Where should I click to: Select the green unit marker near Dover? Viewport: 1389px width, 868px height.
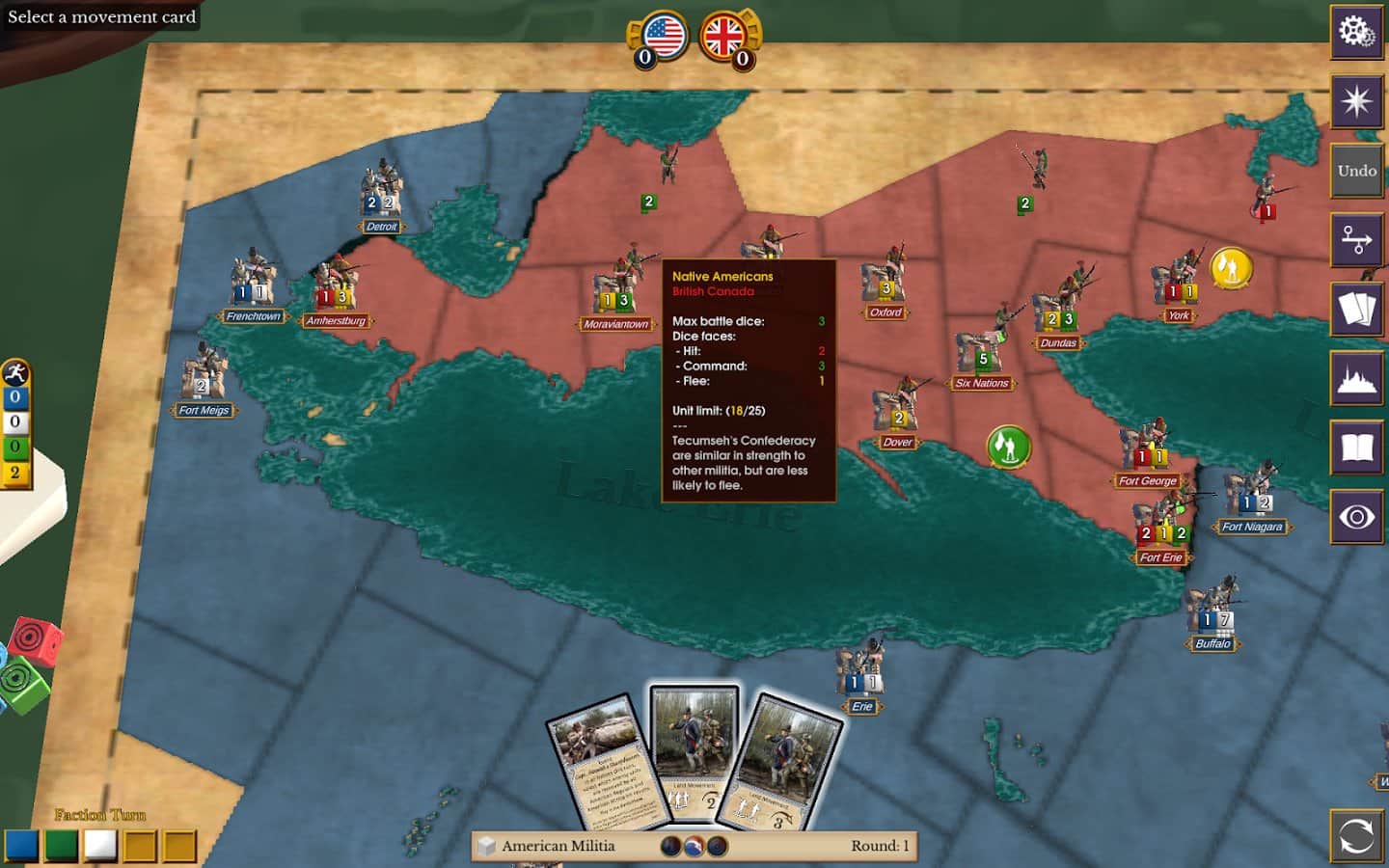tap(1009, 447)
